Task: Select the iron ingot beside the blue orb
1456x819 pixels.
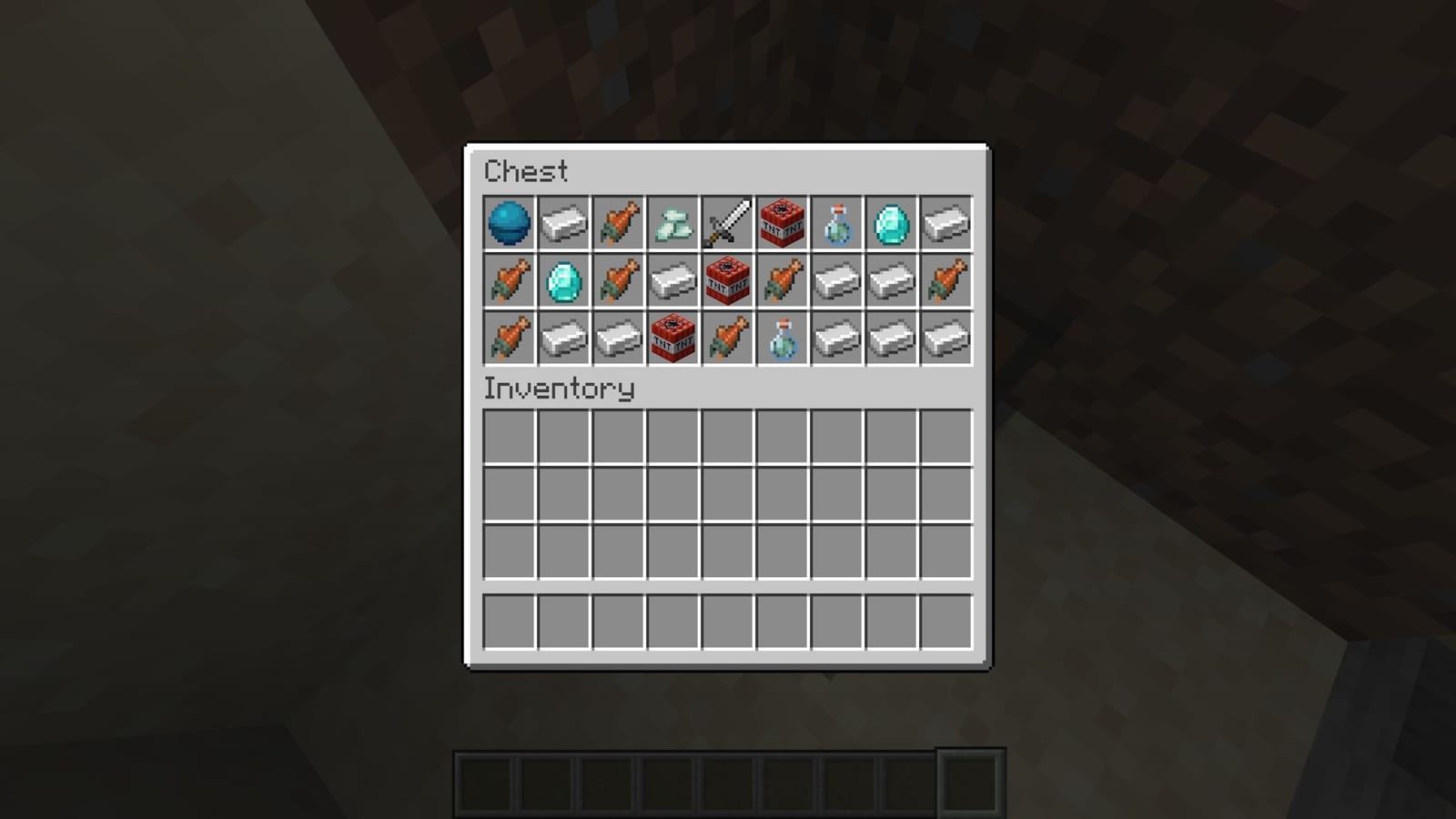Action: [x=561, y=224]
